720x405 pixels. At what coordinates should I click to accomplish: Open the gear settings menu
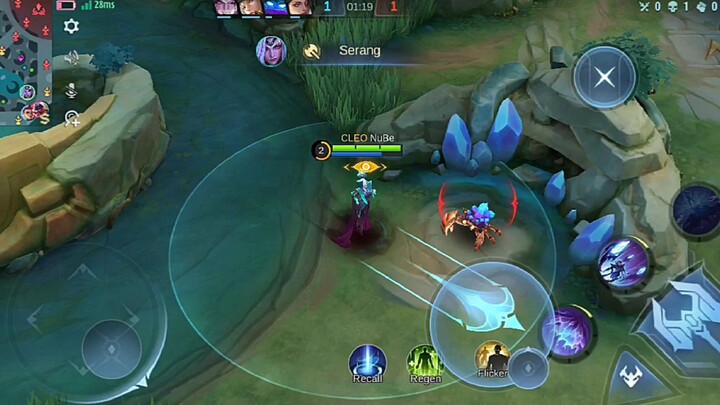point(71,27)
